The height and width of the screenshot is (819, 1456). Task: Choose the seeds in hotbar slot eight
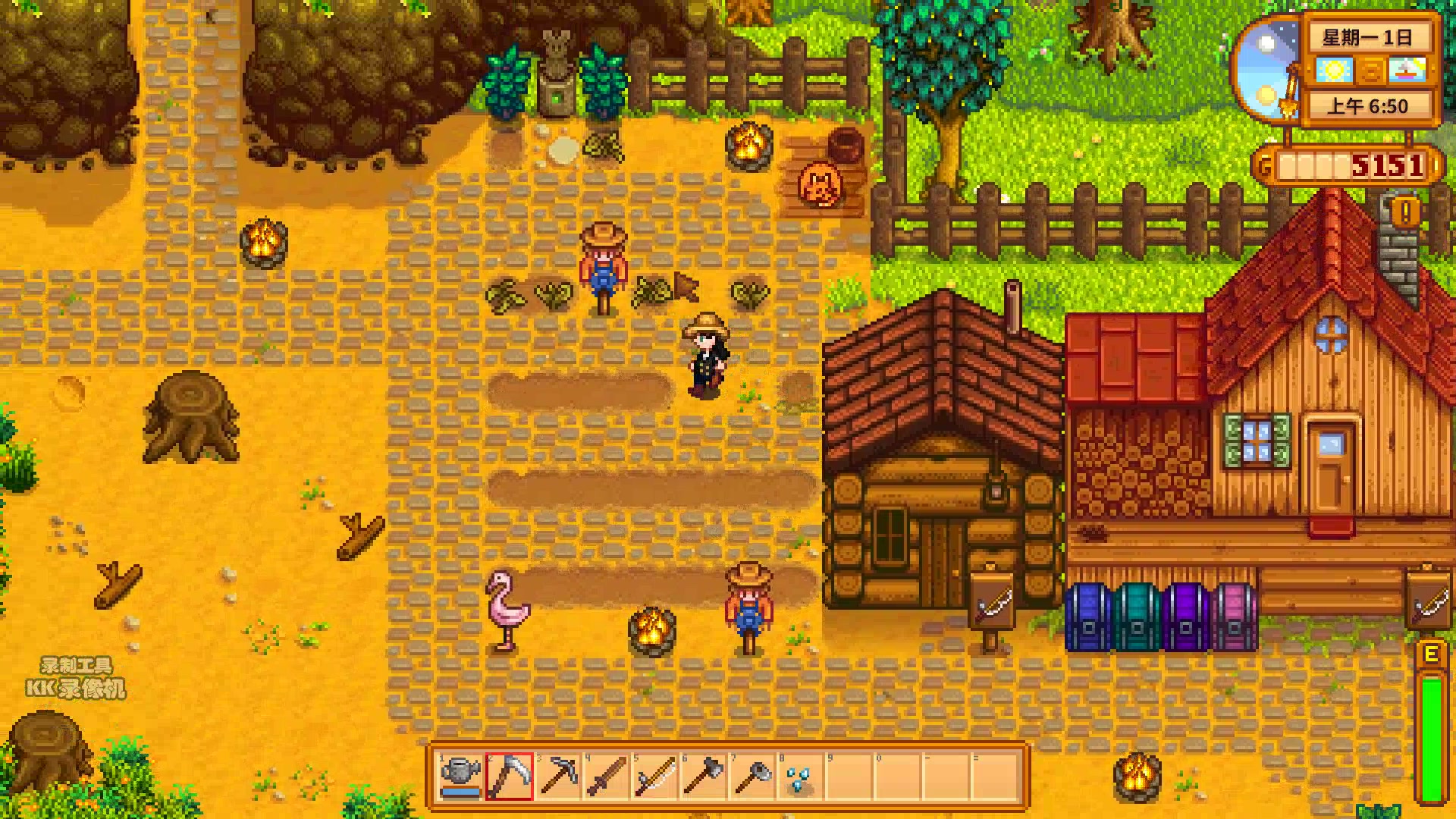(x=801, y=777)
